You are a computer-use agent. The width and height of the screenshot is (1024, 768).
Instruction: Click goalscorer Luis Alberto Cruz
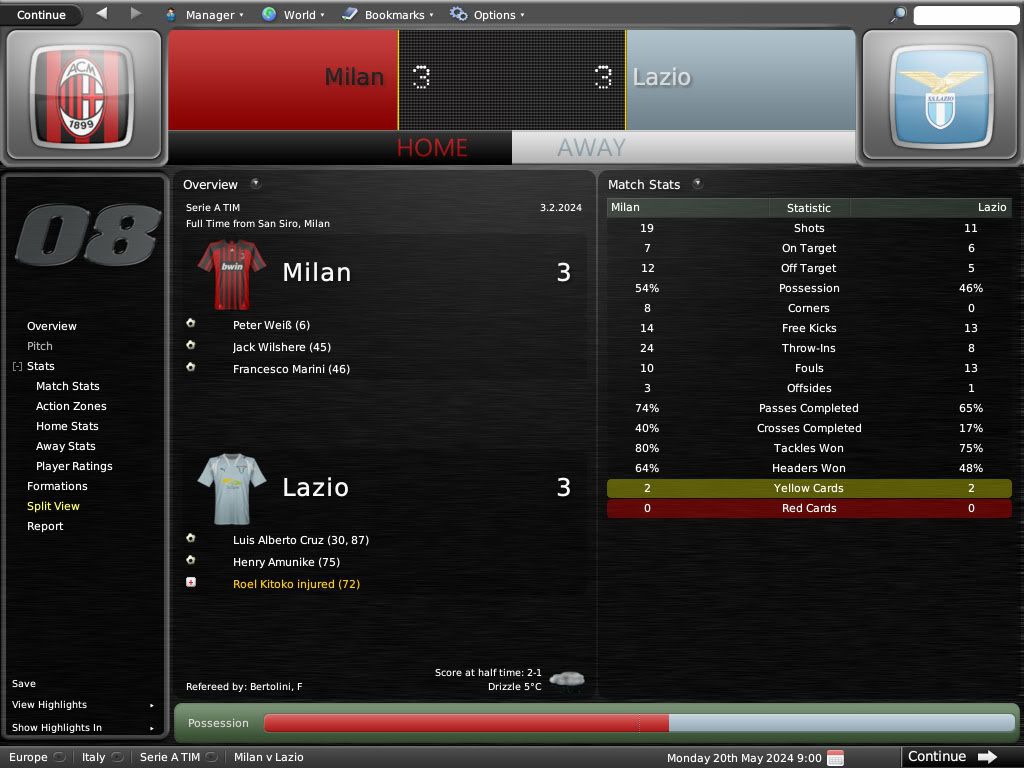click(300, 540)
